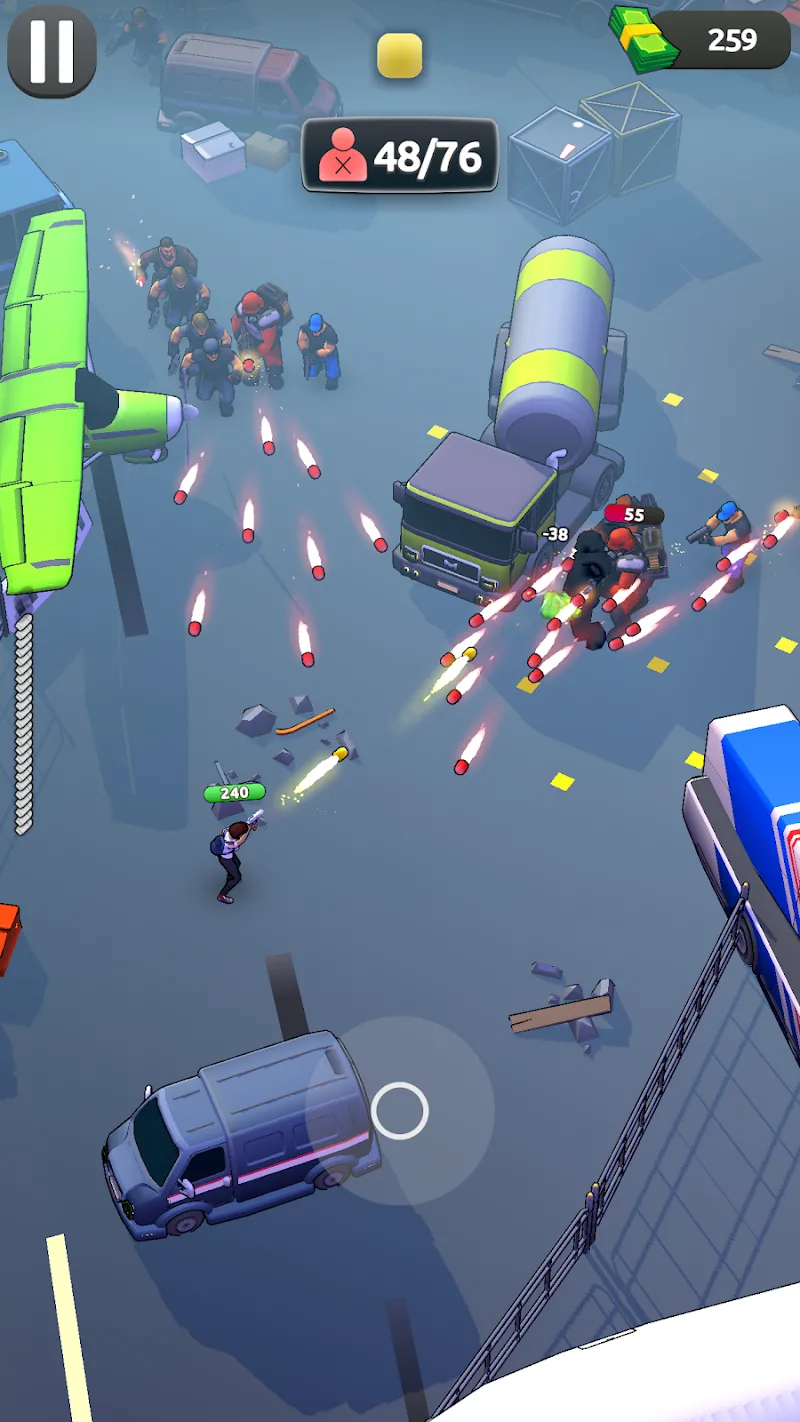Tap the virtual joystick knob

(x=400, y=1110)
